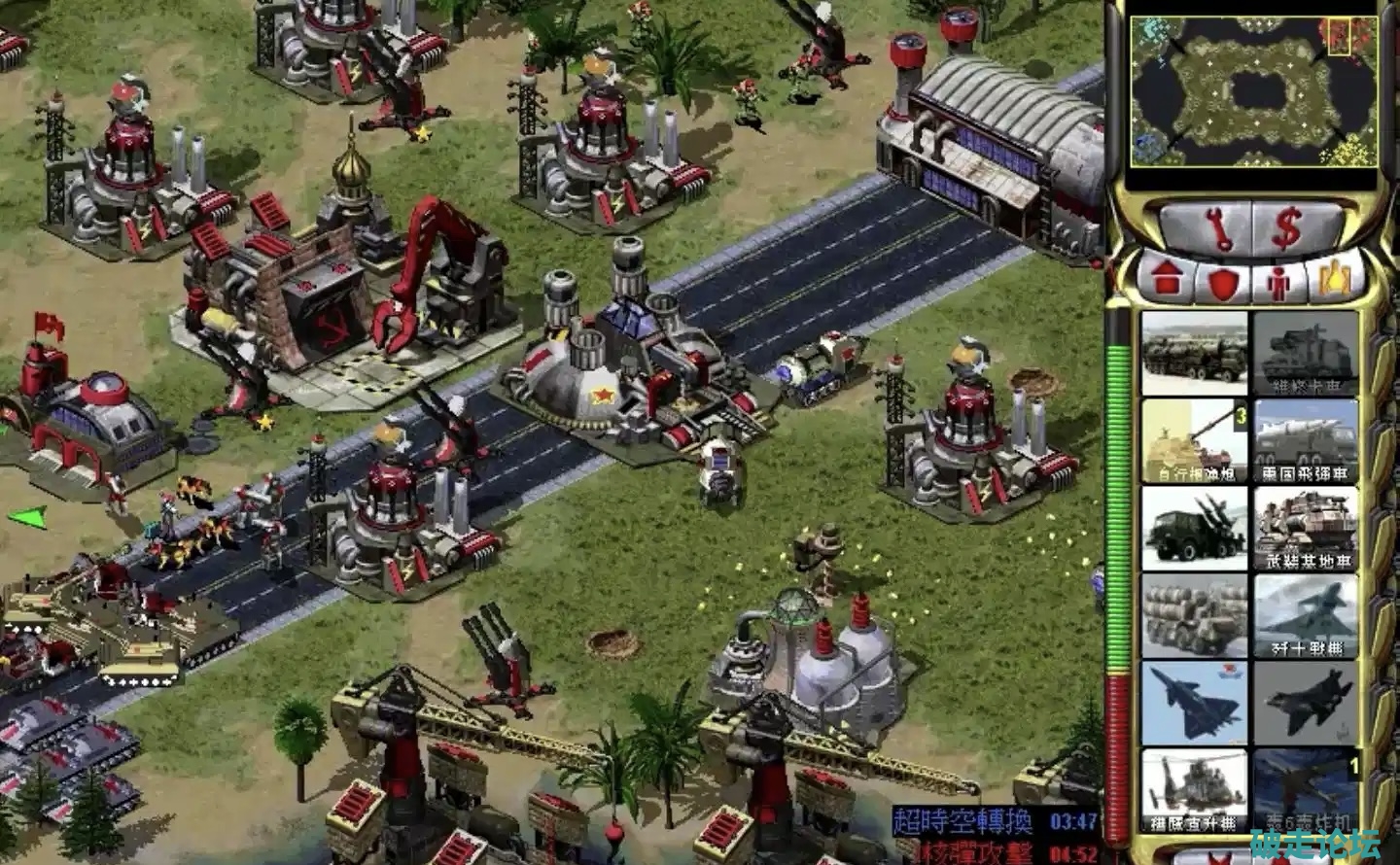Queue the repair truck unit
Viewport: 1400px width, 865px height.
pyautogui.click(x=1304, y=353)
